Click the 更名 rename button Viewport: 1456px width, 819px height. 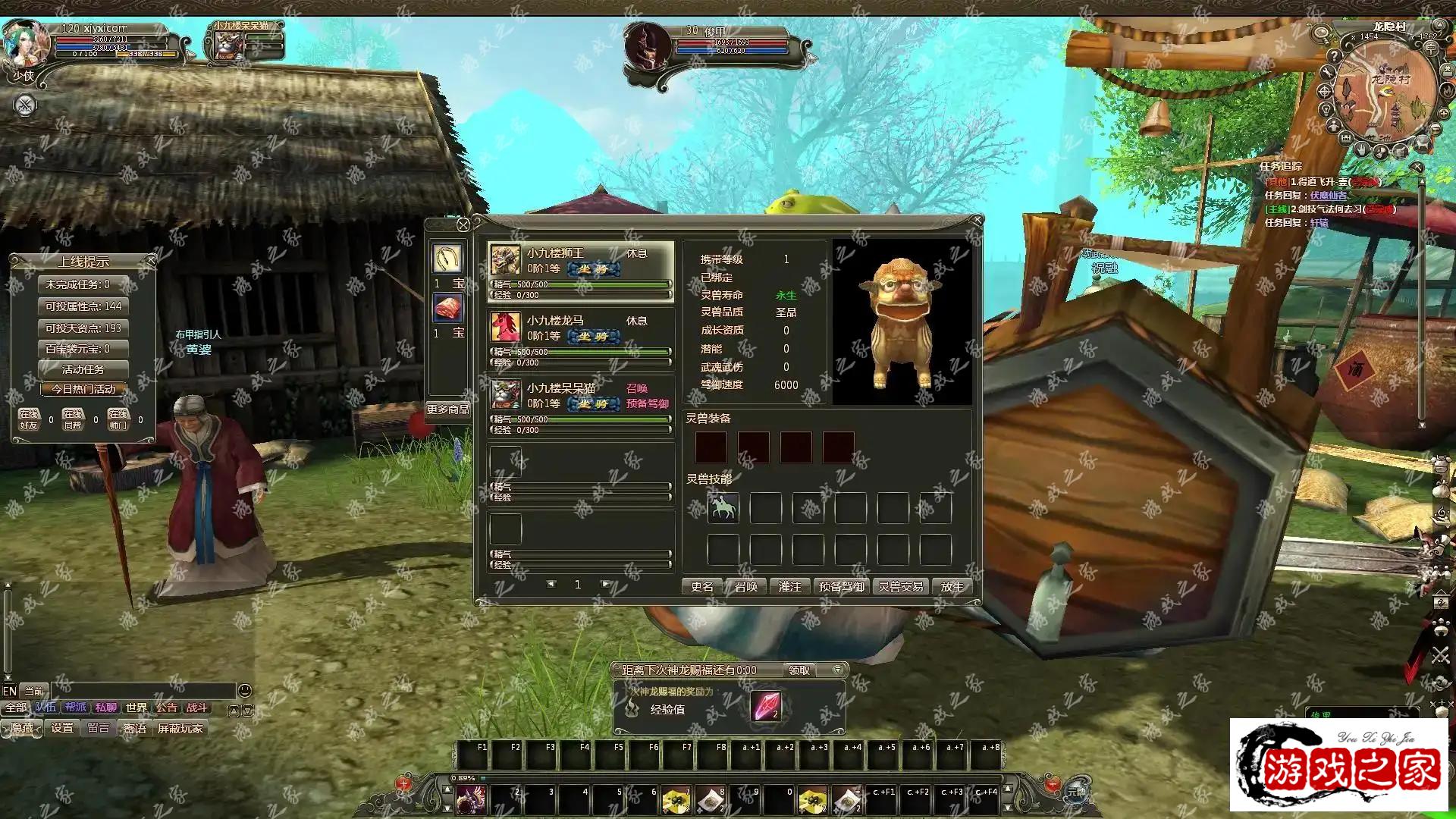pyautogui.click(x=702, y=586)
